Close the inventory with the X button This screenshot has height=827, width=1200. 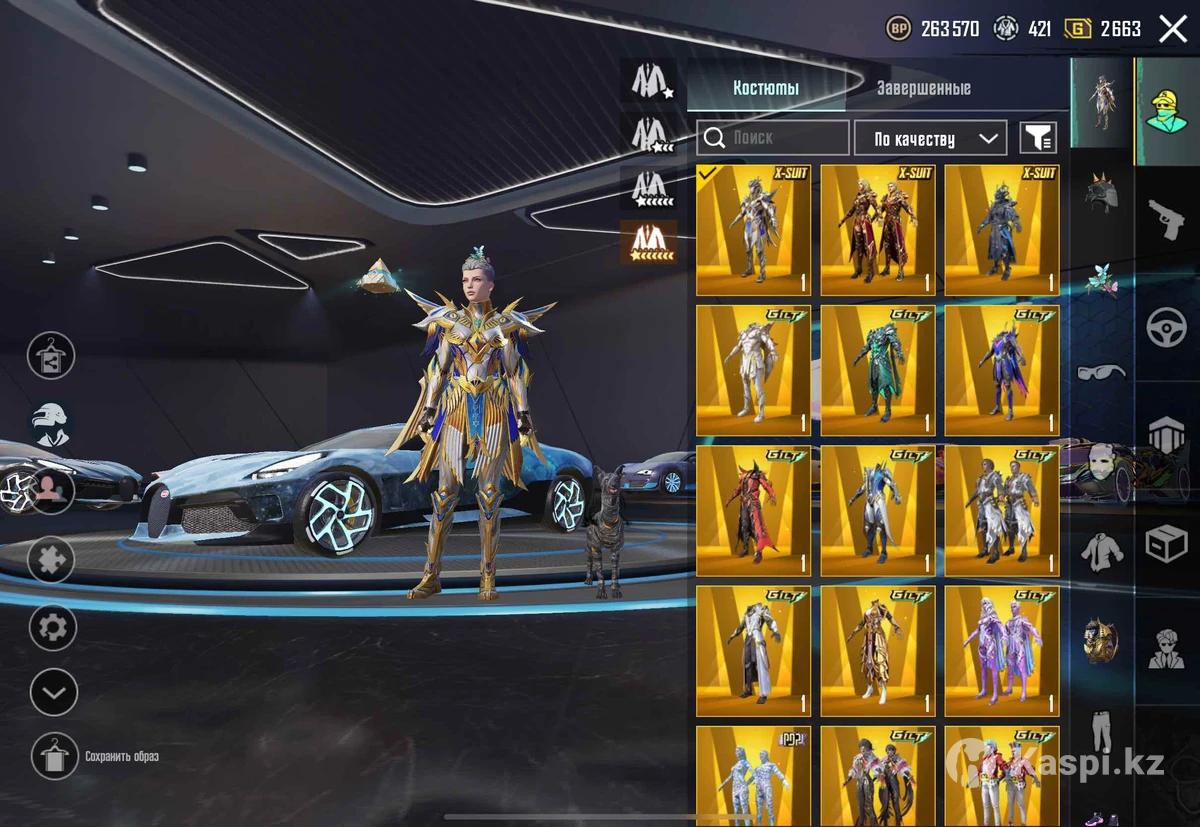coord(1172,28)
